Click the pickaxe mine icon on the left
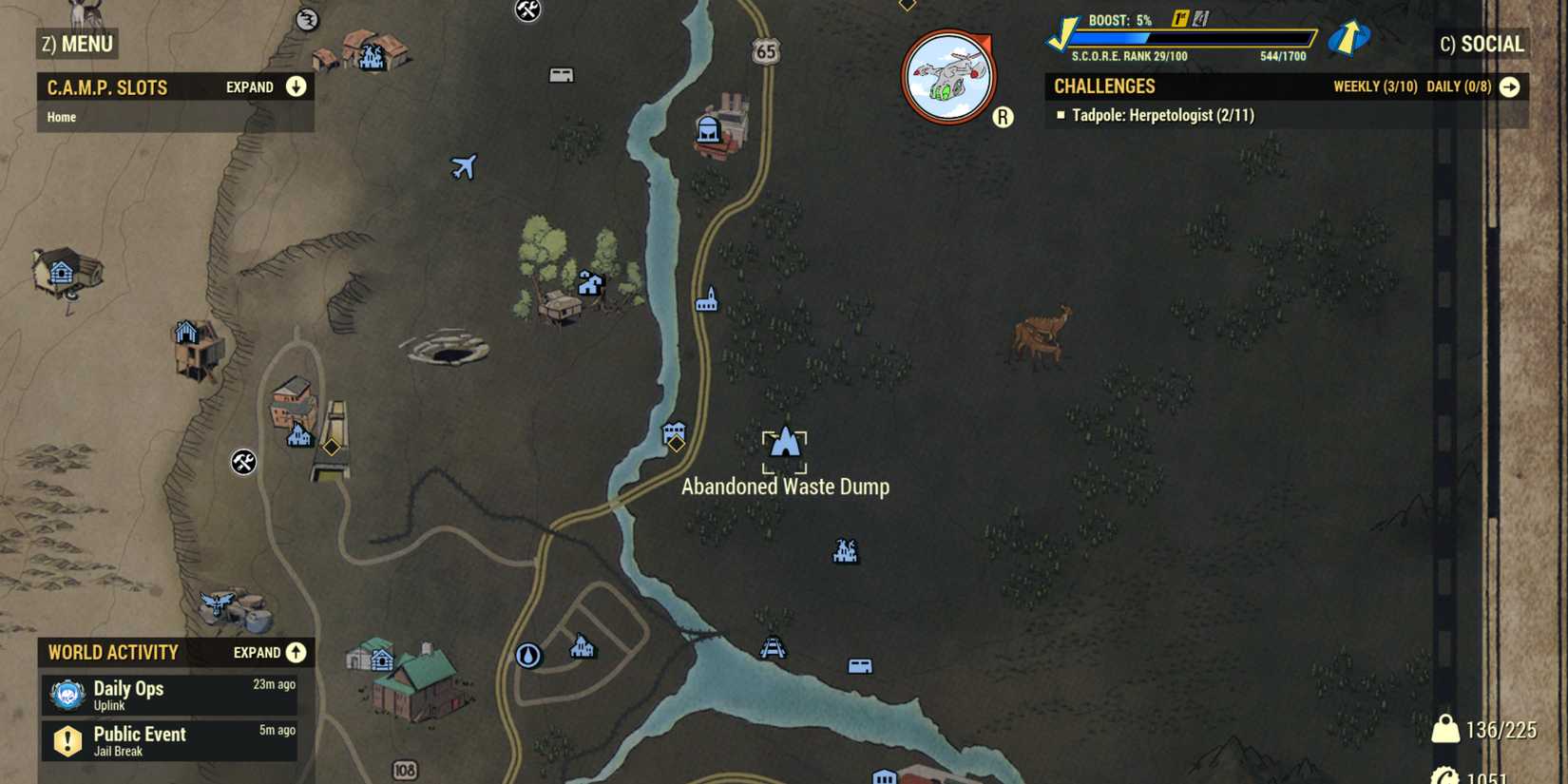 pos(245,463)
